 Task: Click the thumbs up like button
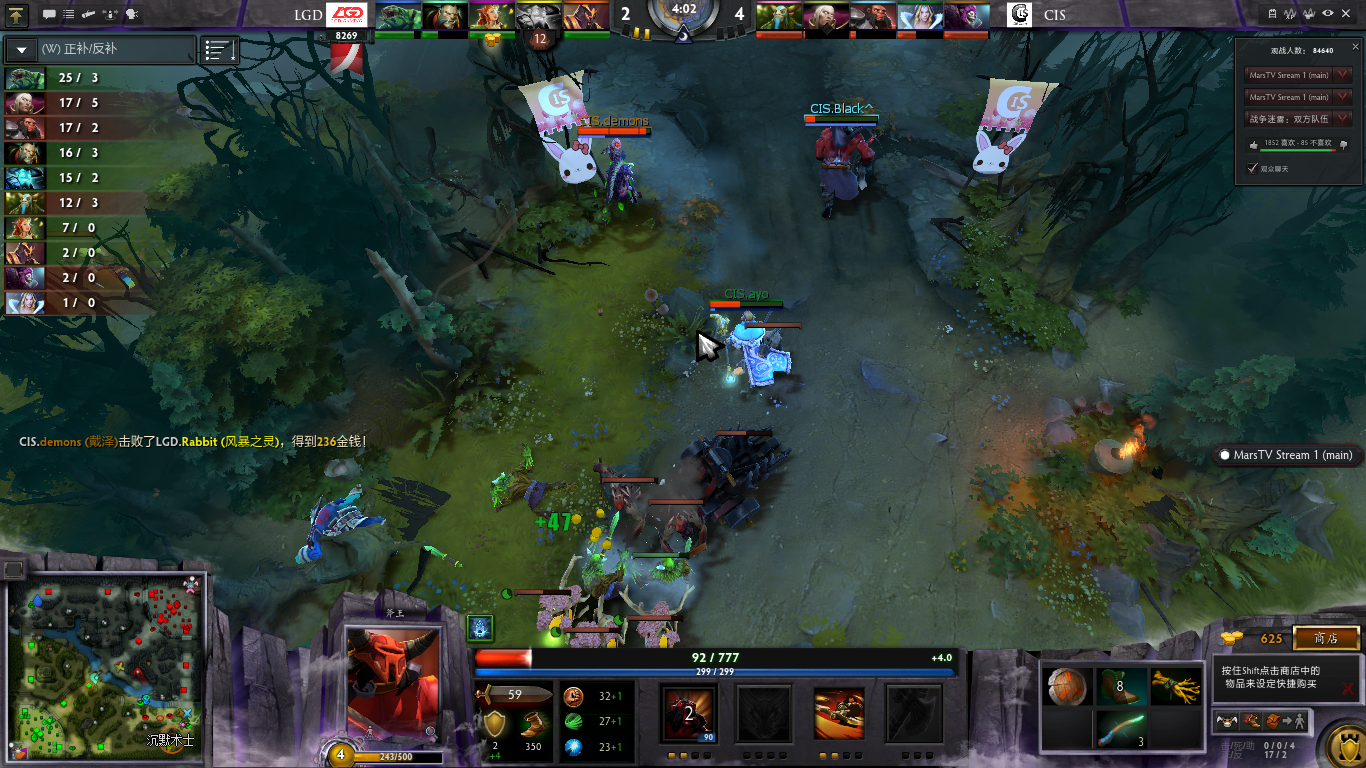tap(1254, 144)
